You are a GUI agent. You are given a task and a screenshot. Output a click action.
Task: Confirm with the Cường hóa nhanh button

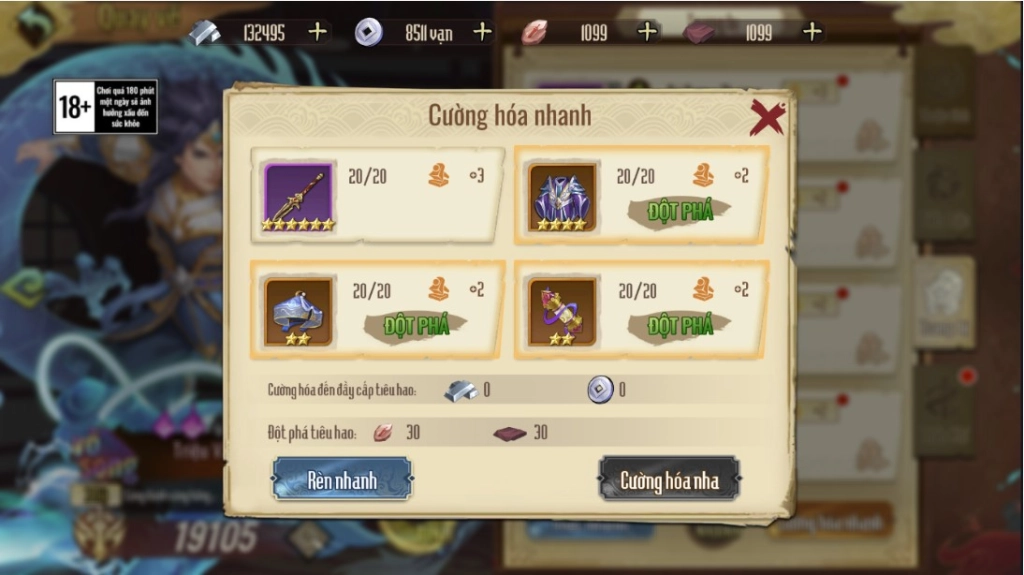668,480
